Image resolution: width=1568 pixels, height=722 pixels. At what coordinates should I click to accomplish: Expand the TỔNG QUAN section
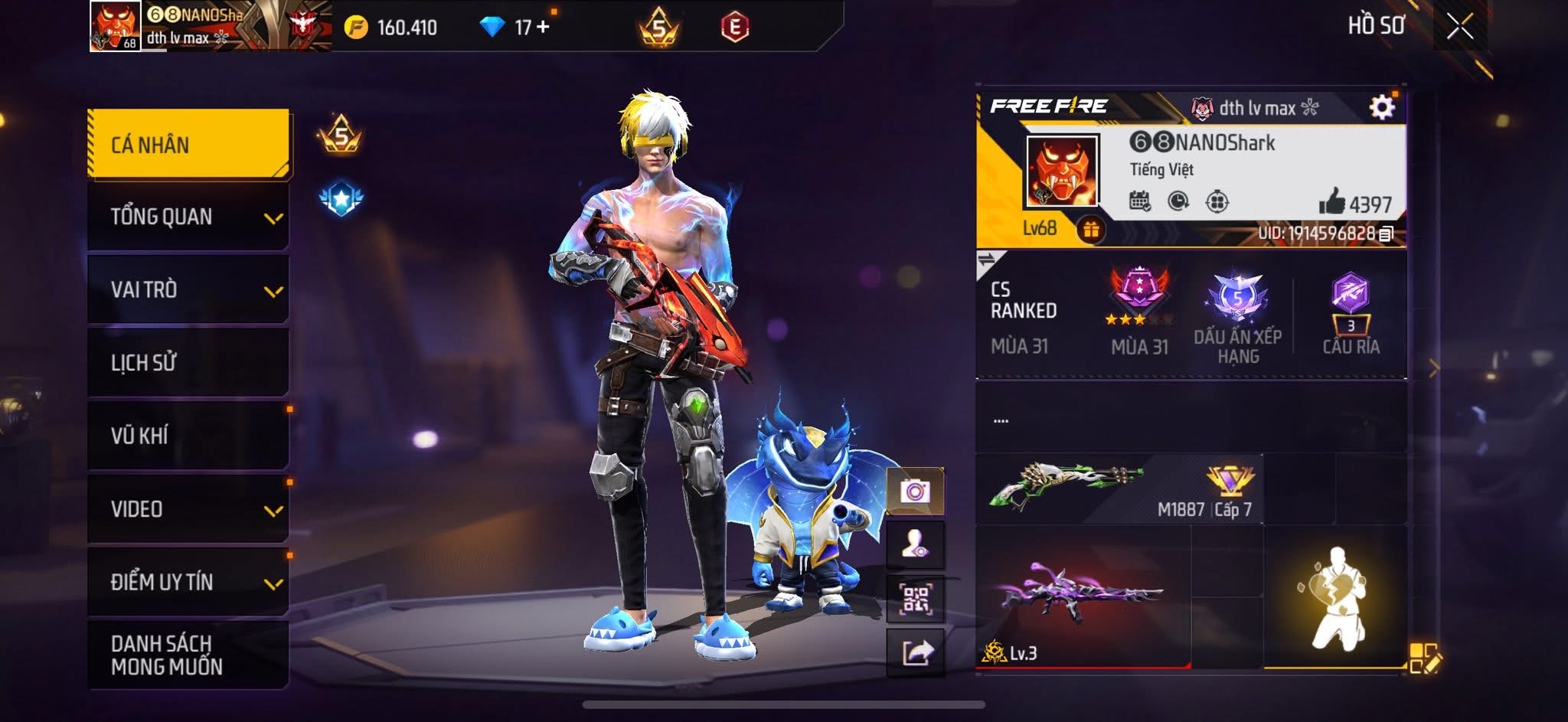[x=186, y=217]
